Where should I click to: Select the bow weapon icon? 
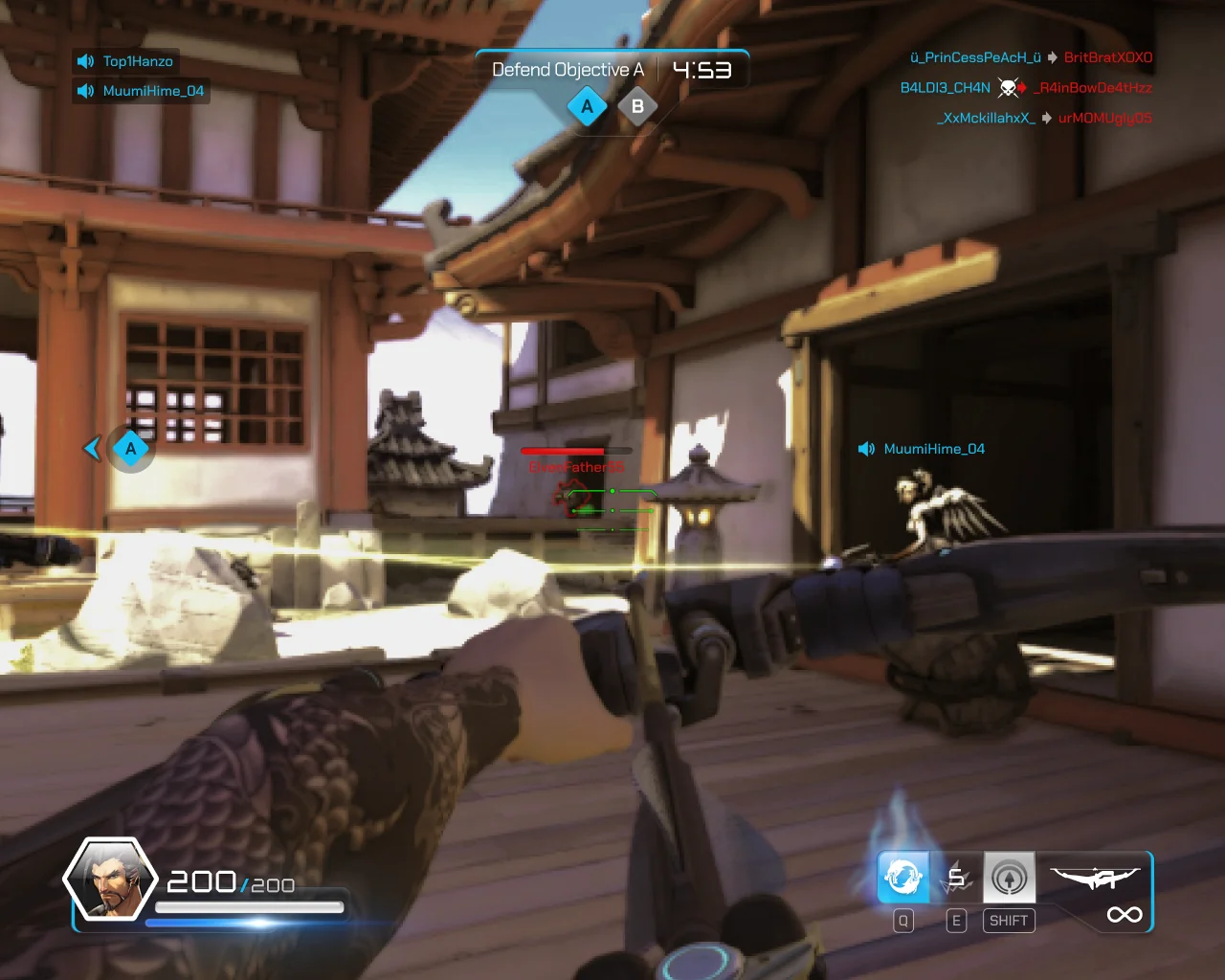tap(1095, 877)
